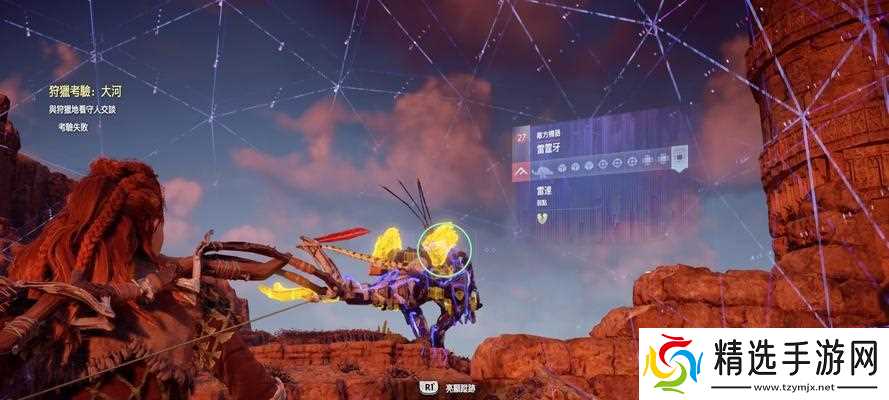Select the green-circled component on the machine
The height and width of the screenshot is (400, 889).
pyautogui.click(x=439, y=249)
